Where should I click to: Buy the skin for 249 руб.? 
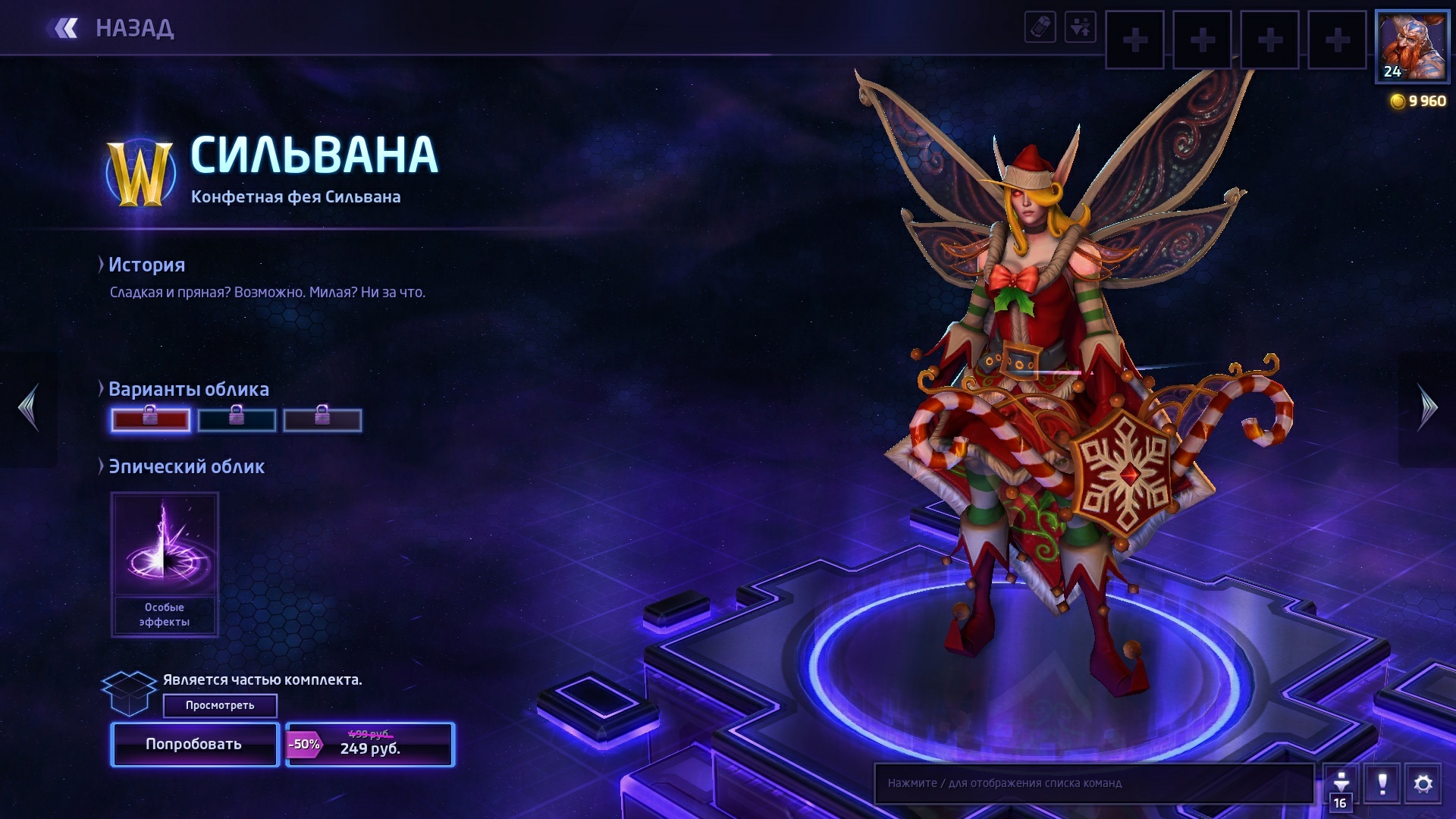370,745
